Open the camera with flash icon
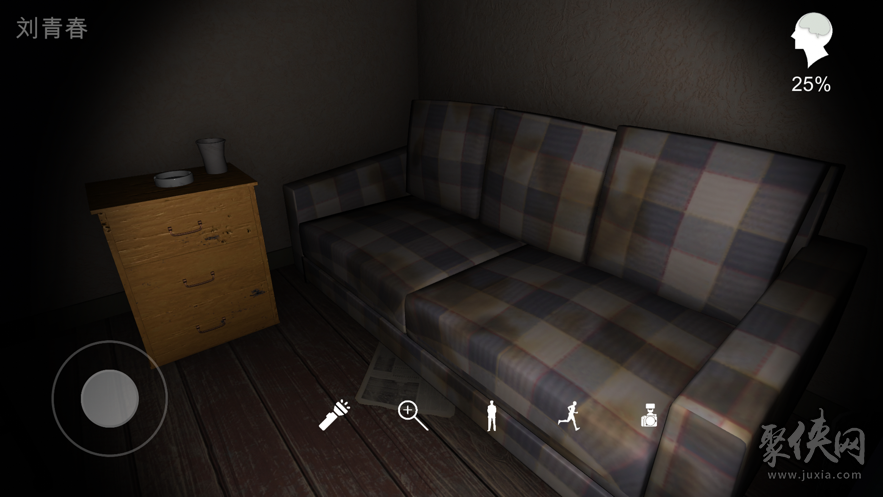The width and height of the screenshot is (883, 497). 649,414
